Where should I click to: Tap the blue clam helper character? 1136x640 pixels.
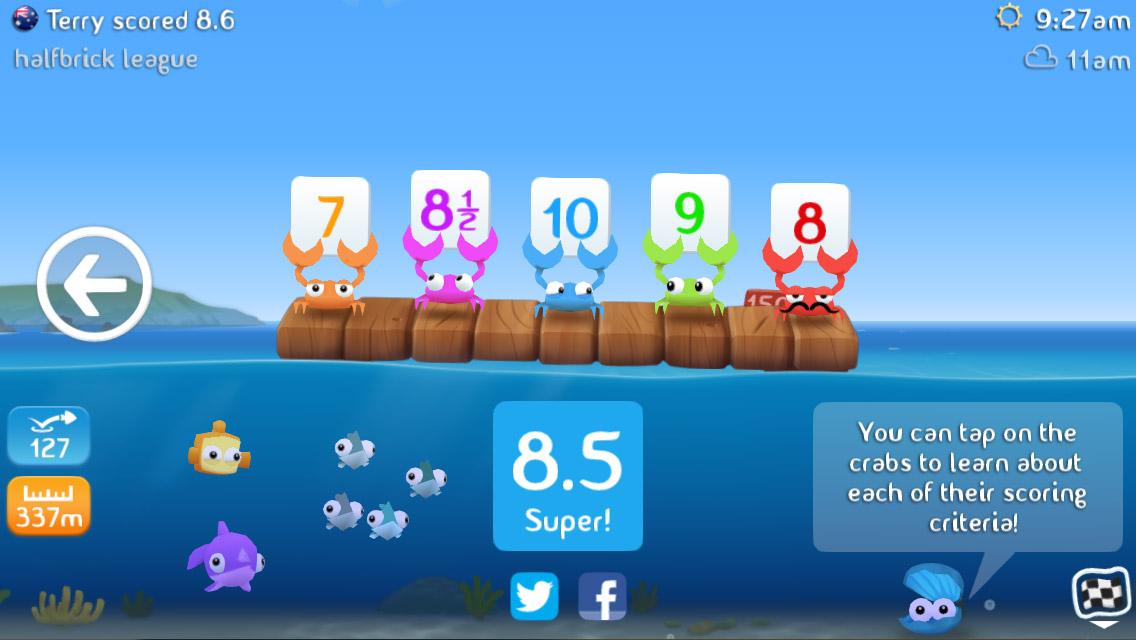coord(930,600)
